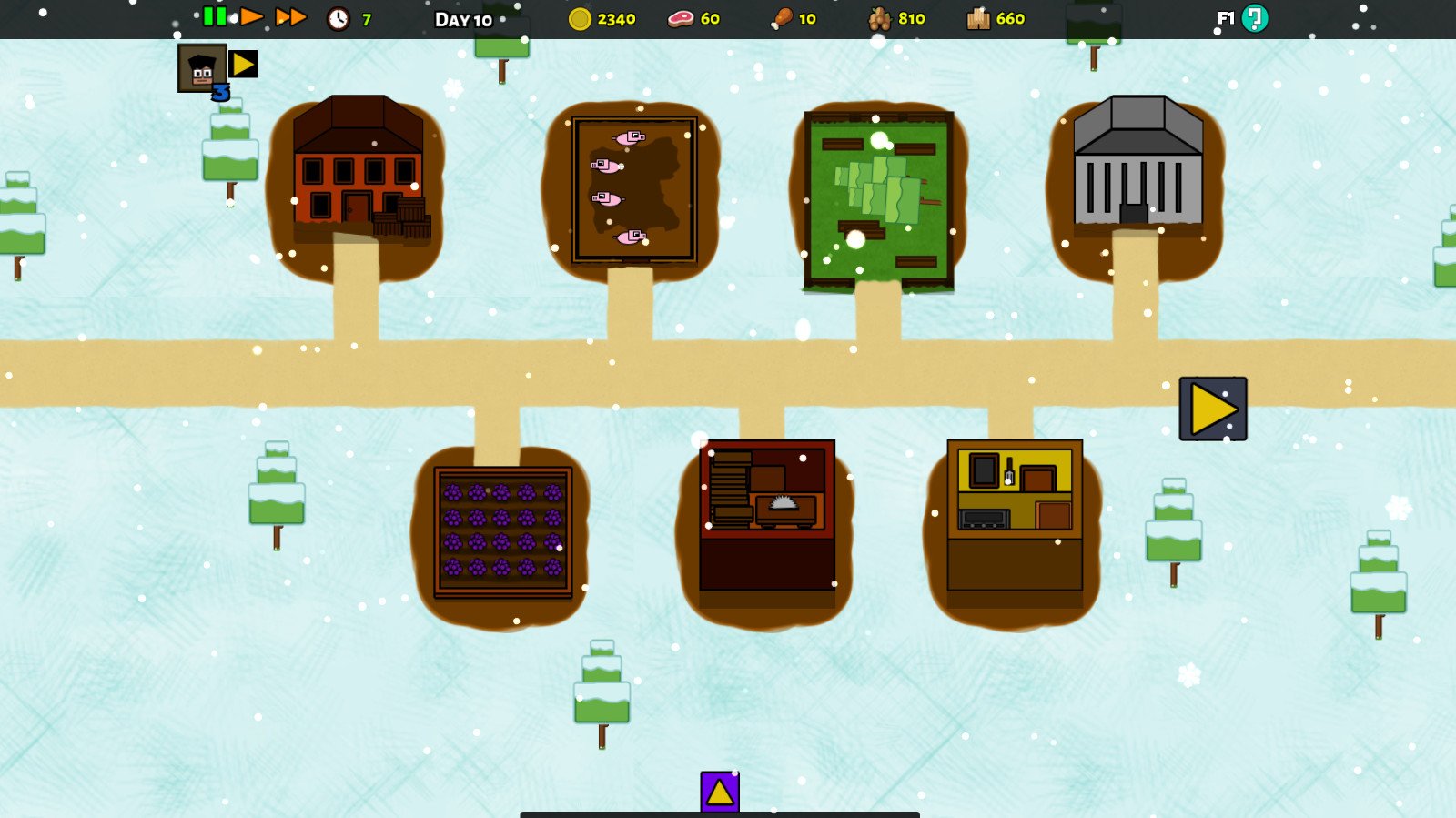Image resolution: width=1456 pixels, height=818 pixels.
Task: Select the worker portrait with glasses
Action: point(201,67)
